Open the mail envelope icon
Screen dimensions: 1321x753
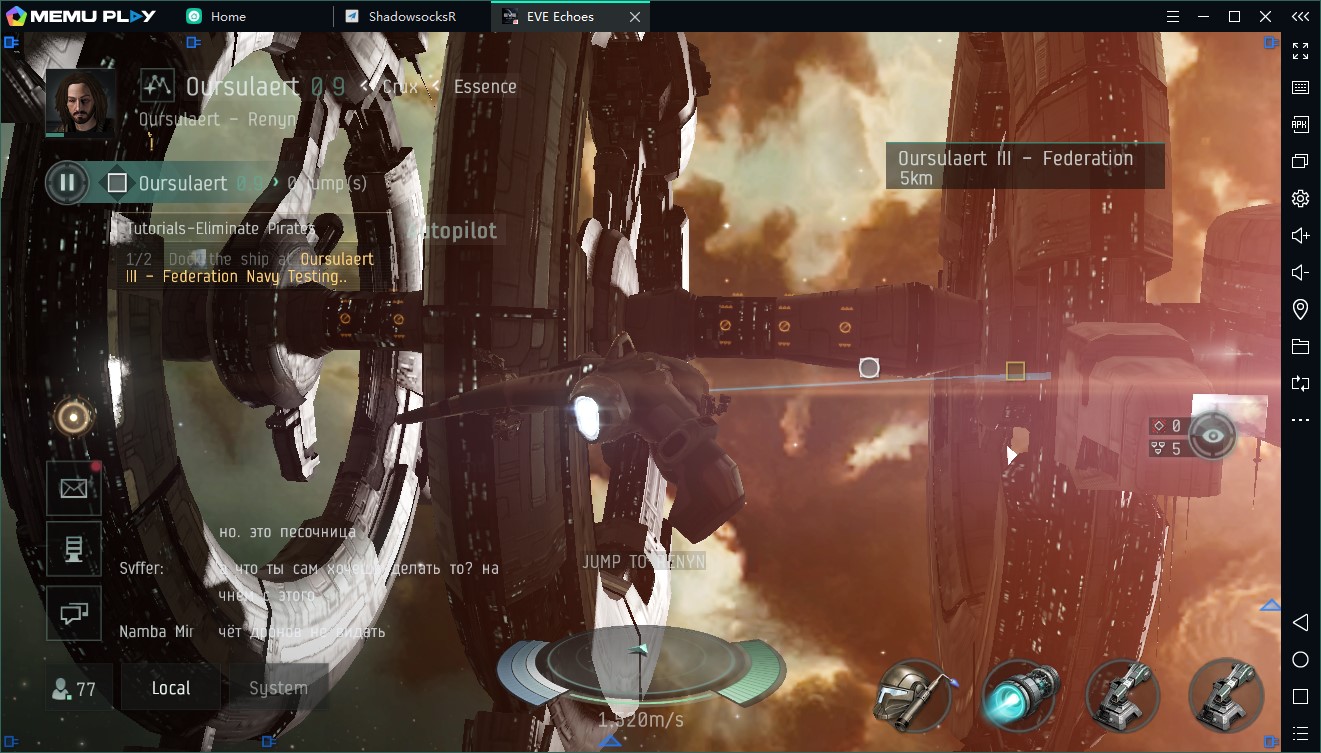click(x=74, y=488)
